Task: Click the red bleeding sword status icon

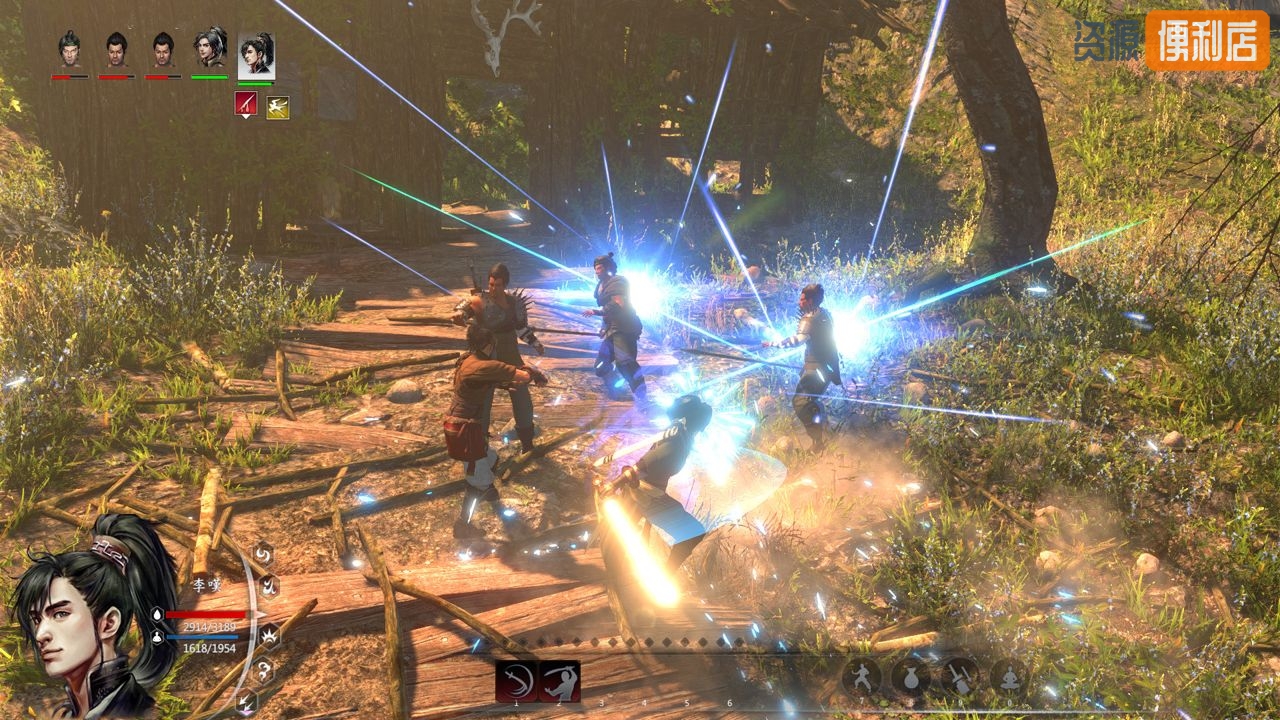Action: (x=246, y=103)
